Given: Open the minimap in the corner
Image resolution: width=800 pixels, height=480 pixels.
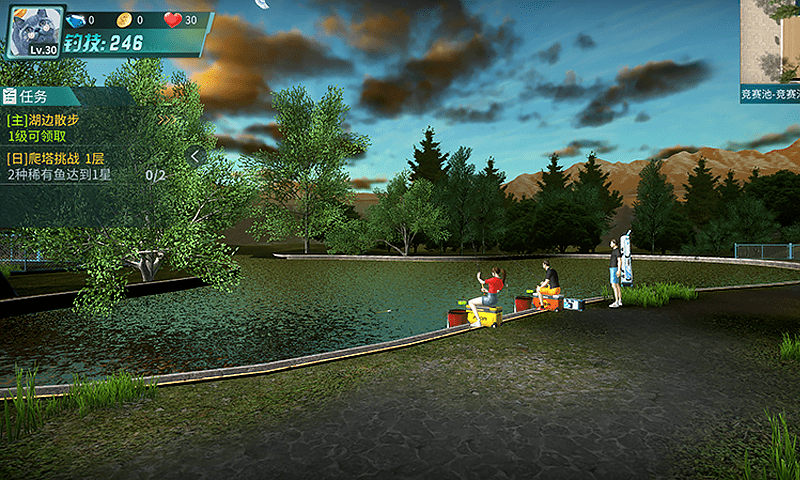Looking at the screenshot, I should (x=770, y=45).
